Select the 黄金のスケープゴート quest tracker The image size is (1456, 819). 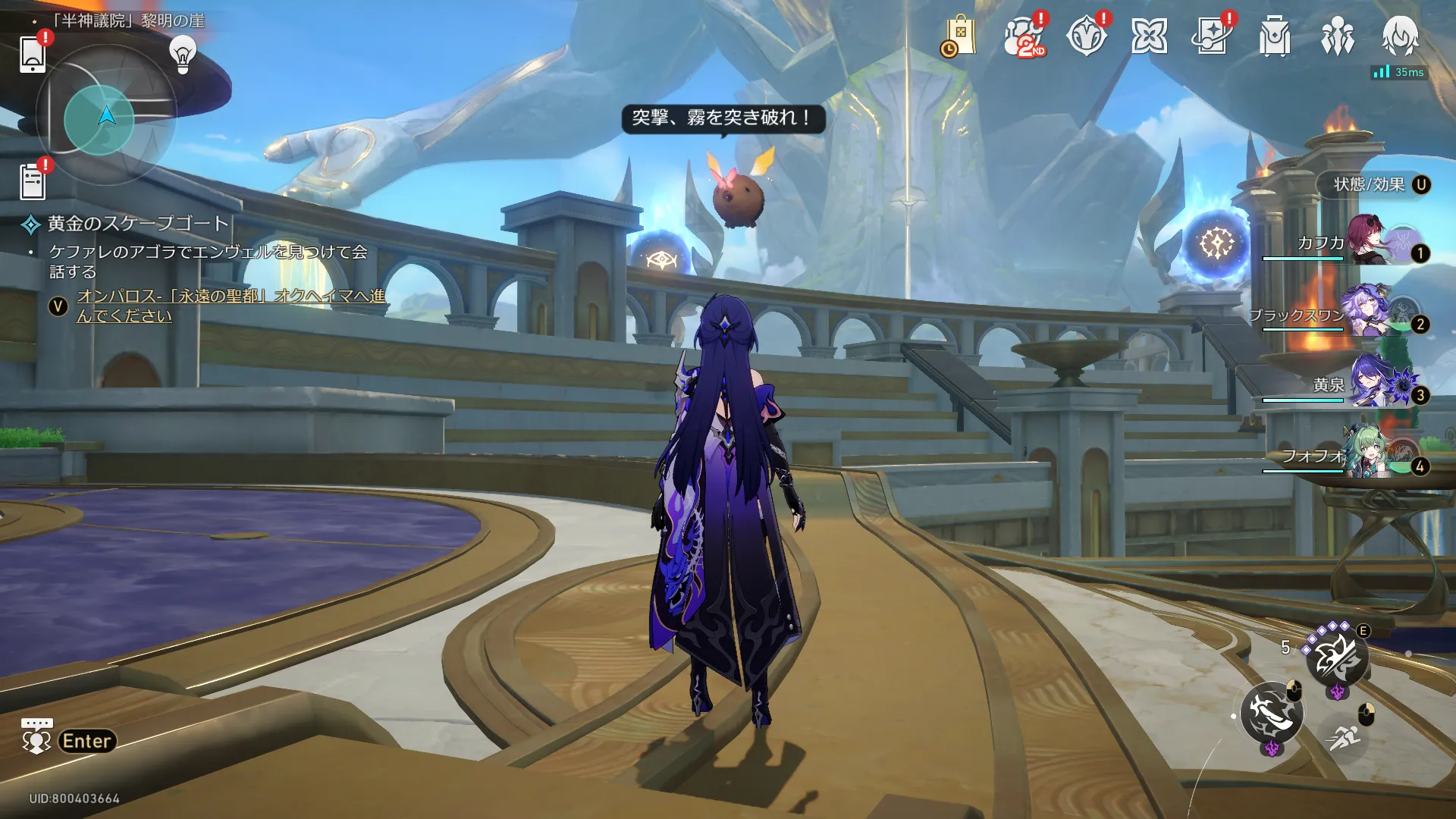tap(138, 224)
